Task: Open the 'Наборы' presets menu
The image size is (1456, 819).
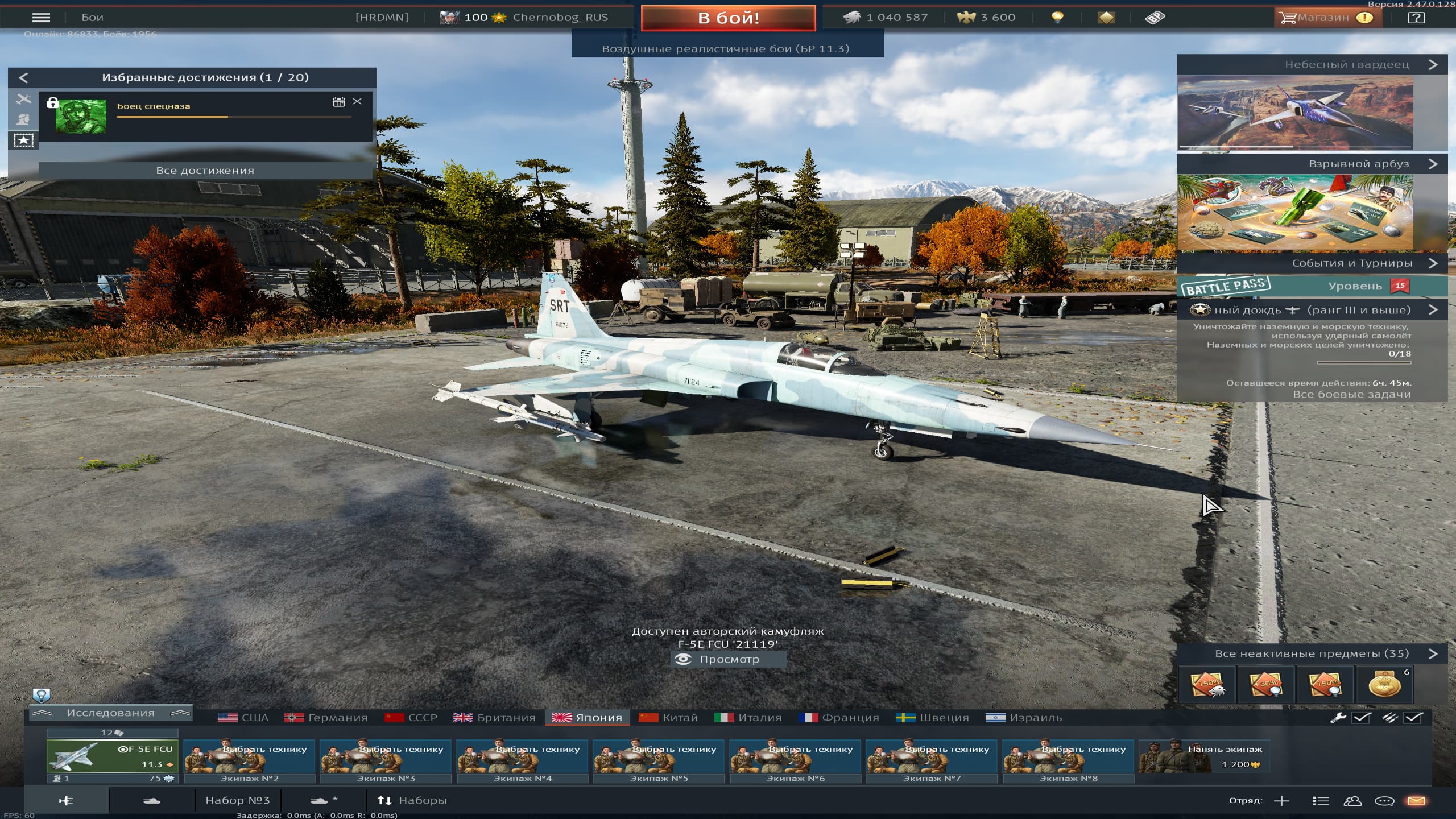Action: coord(412,801)
